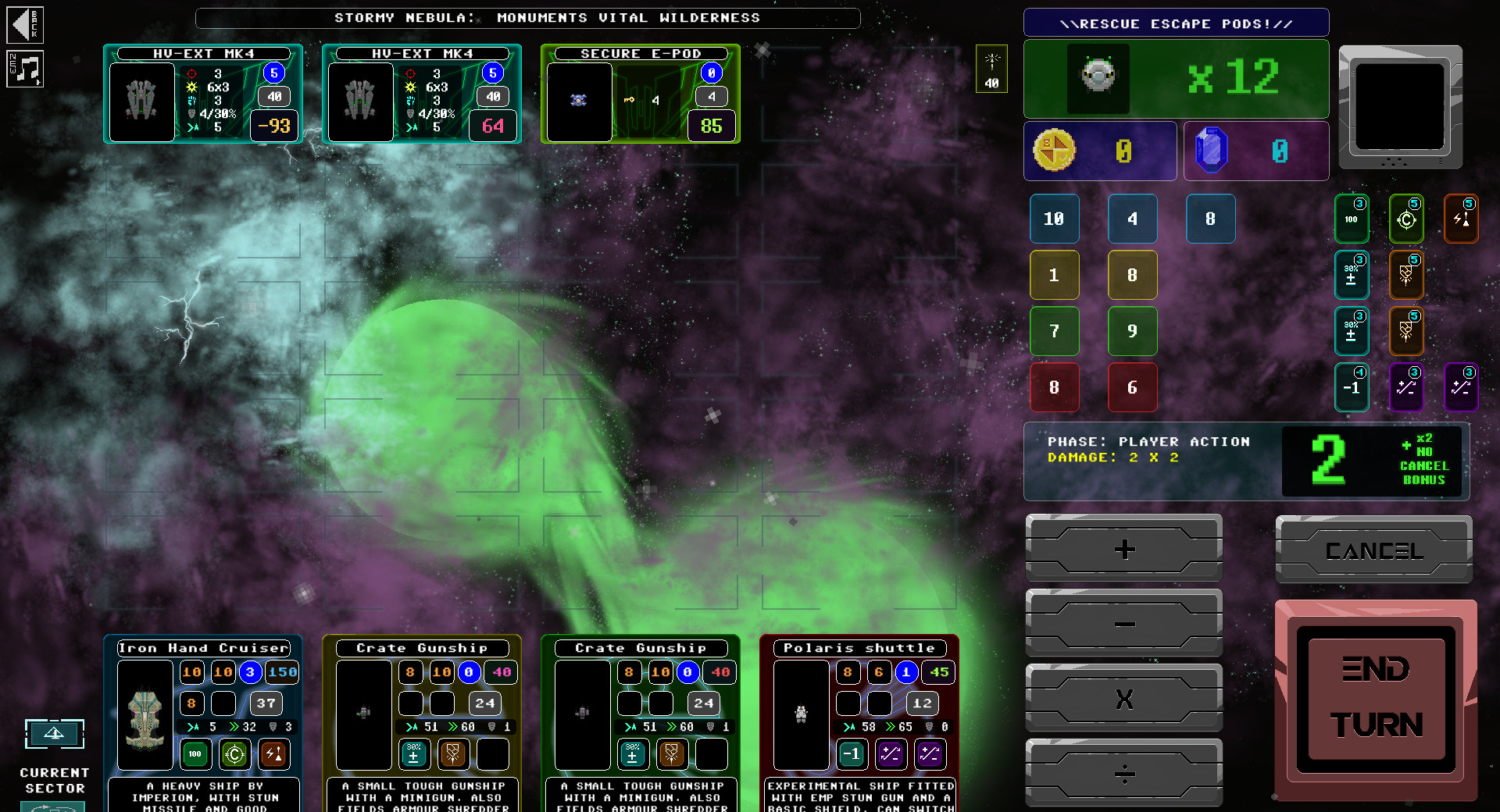Screen dimensions: 1500x812
Task: Toggle the music note icon
Action: 26,69
